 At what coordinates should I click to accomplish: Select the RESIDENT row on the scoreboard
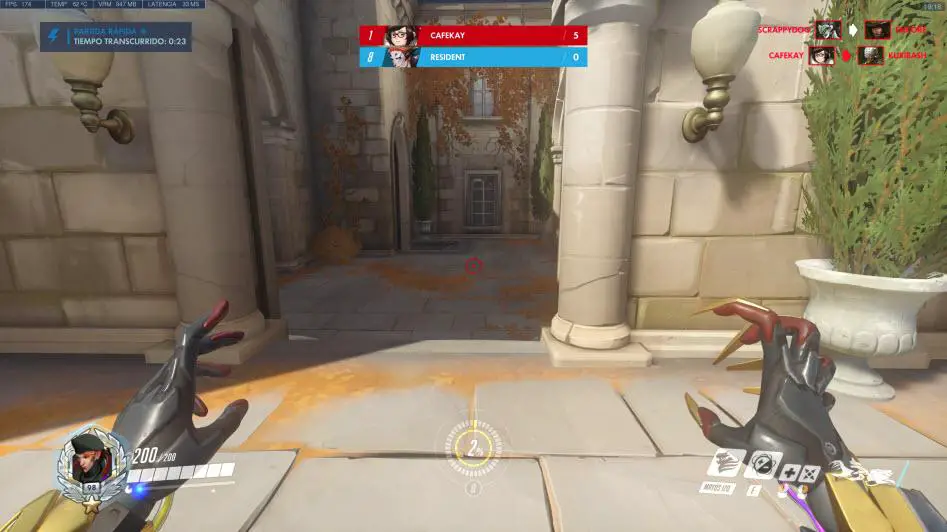pyautogui.click(x=473, y=57)
